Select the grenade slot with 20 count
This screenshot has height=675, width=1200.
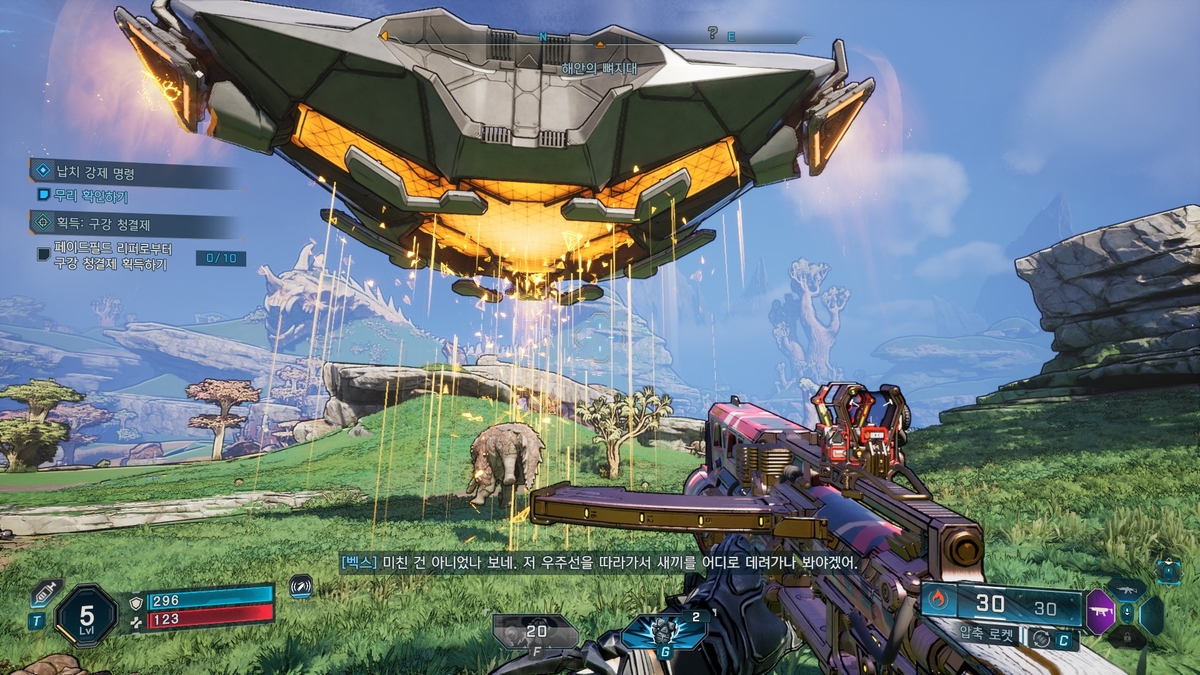point(535,631)
